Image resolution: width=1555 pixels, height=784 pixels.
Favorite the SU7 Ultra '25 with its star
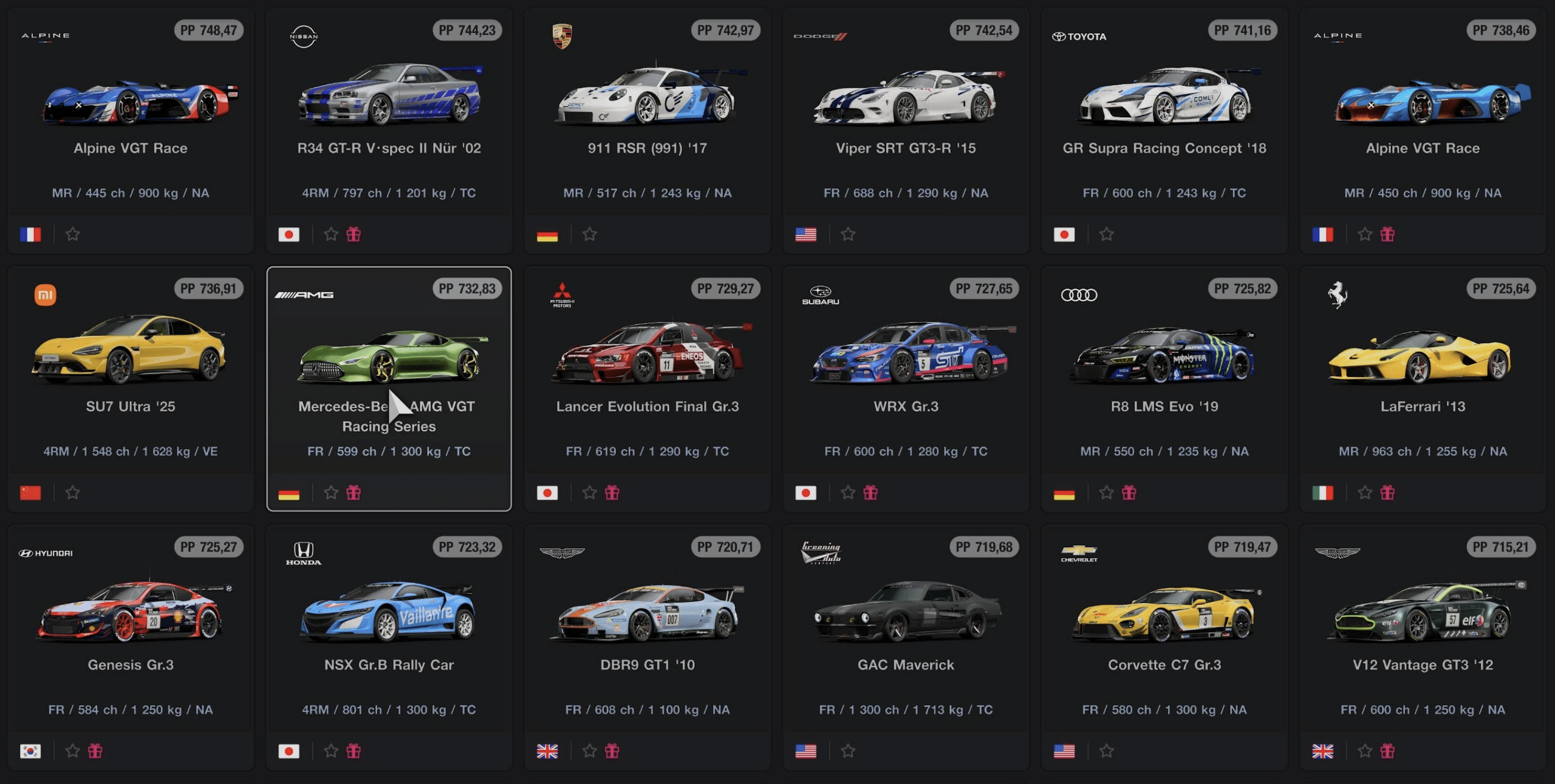73,493
